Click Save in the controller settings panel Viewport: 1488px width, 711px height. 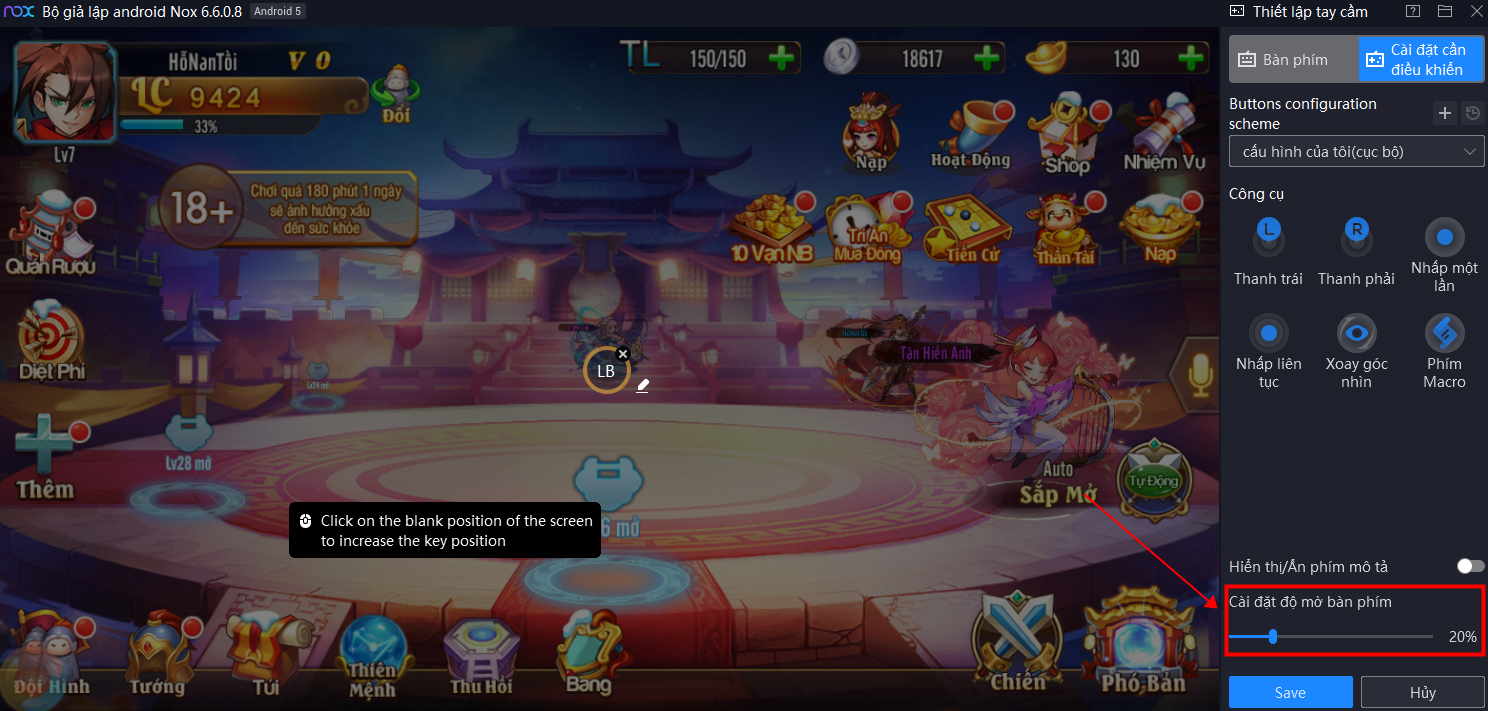click(x=1290, y=692)
